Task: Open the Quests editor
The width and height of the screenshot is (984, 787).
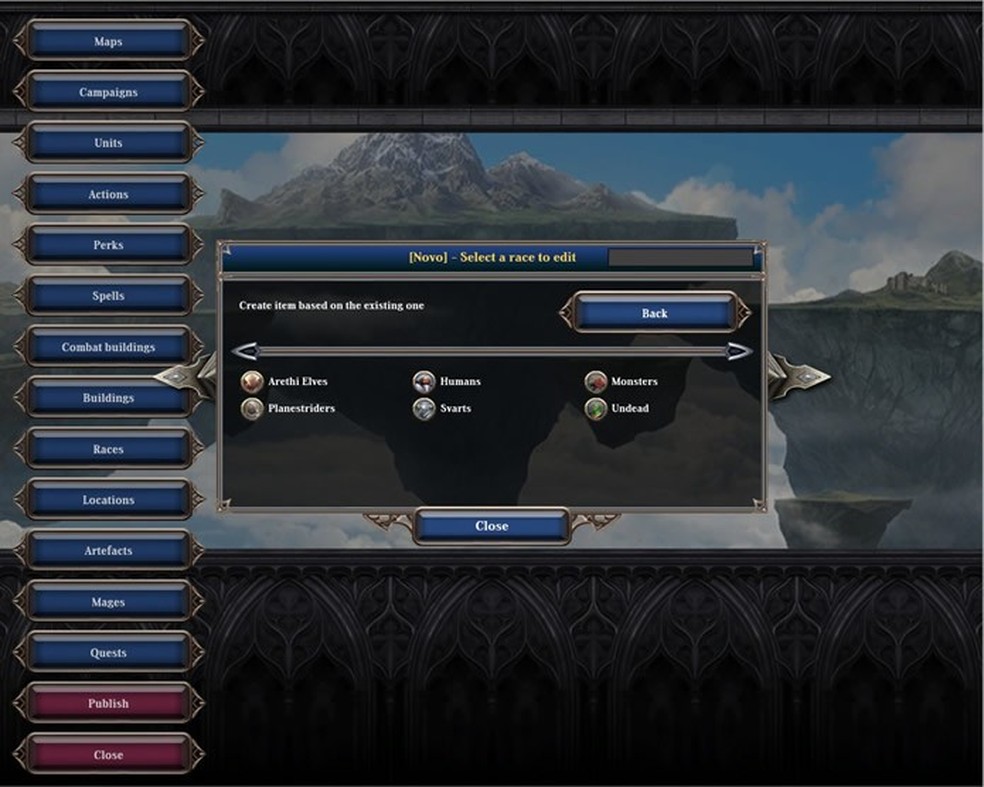Action: coord(108,653)
